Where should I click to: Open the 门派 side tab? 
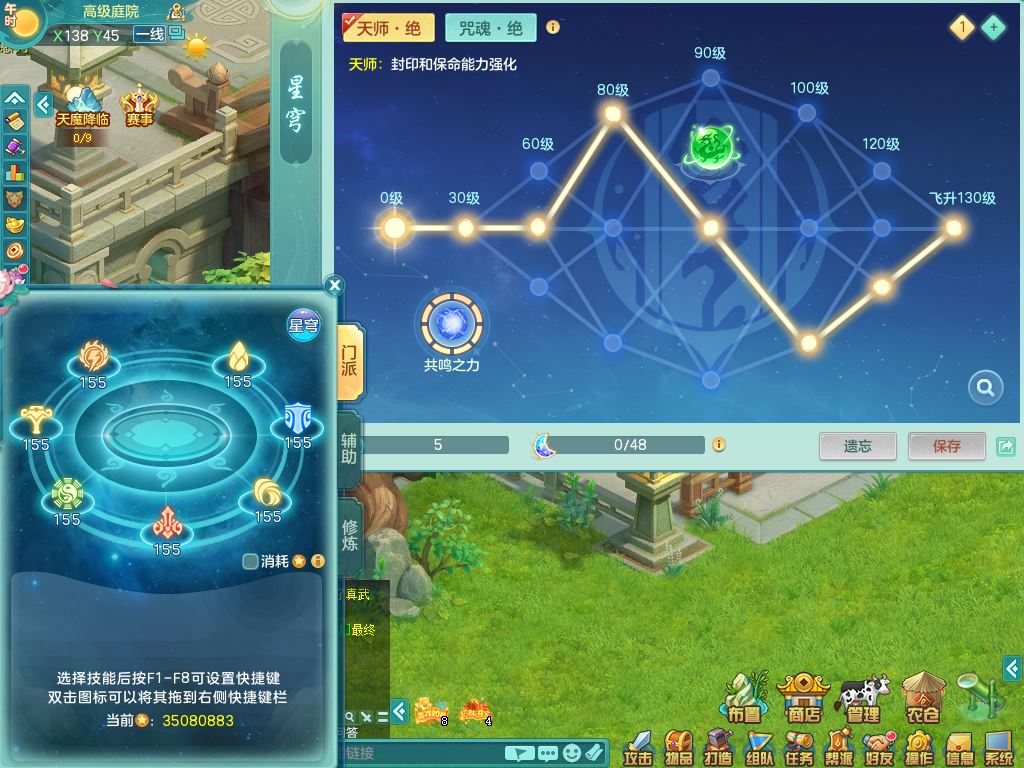click(350, 362)
